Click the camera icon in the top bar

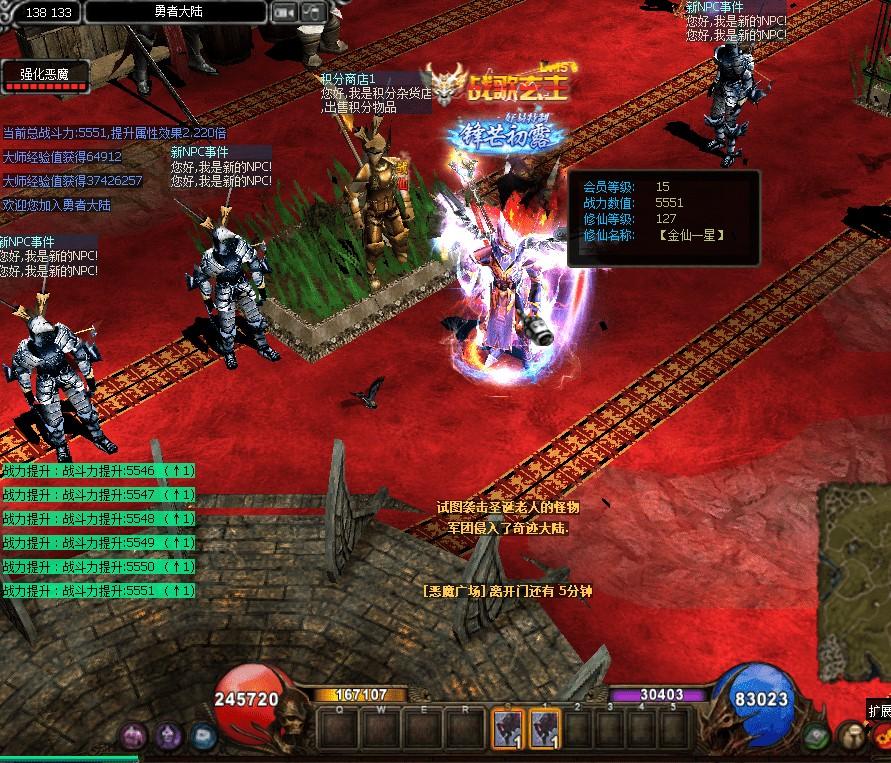[284, 12]
